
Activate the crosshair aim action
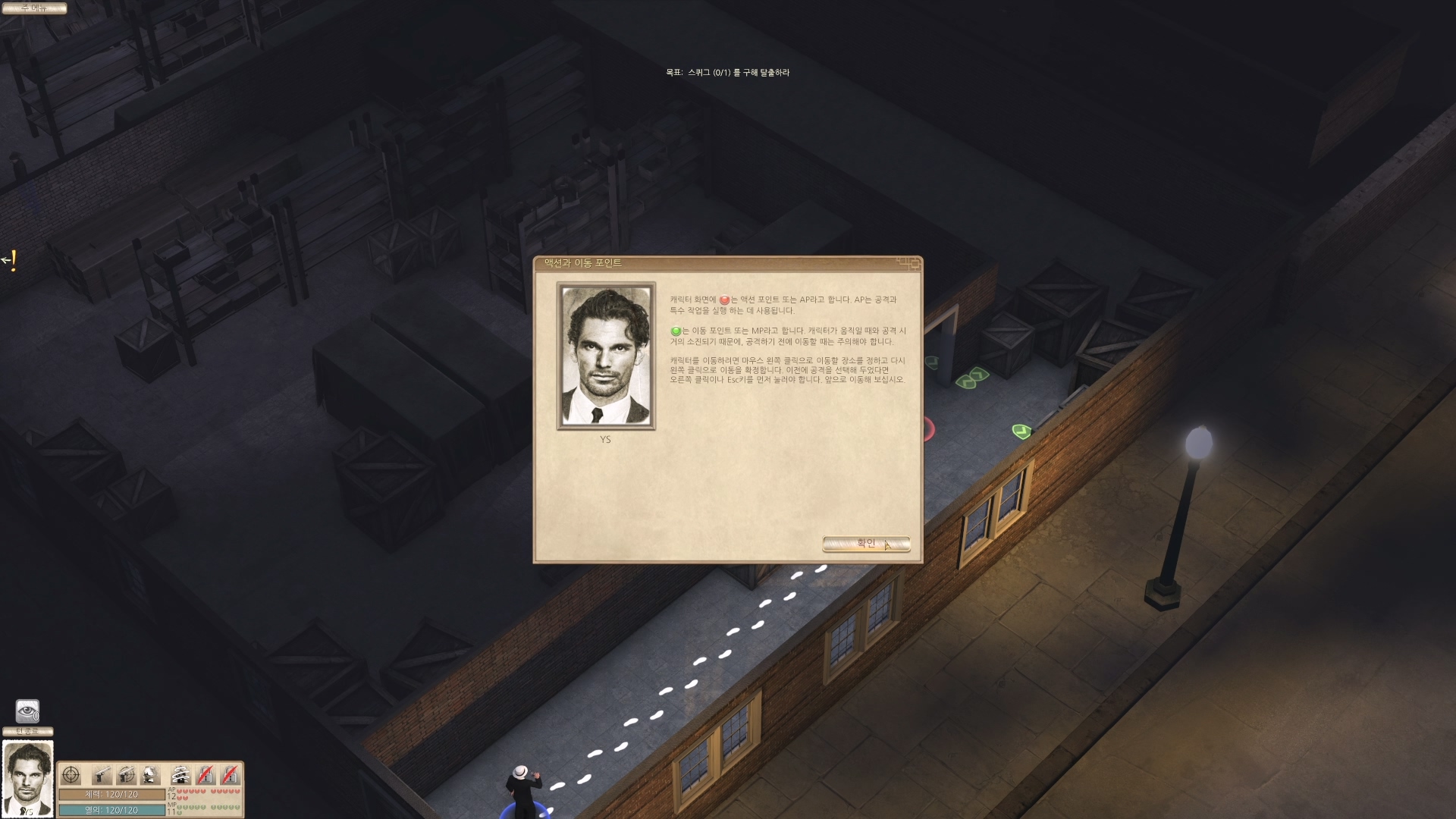point(71,775)
